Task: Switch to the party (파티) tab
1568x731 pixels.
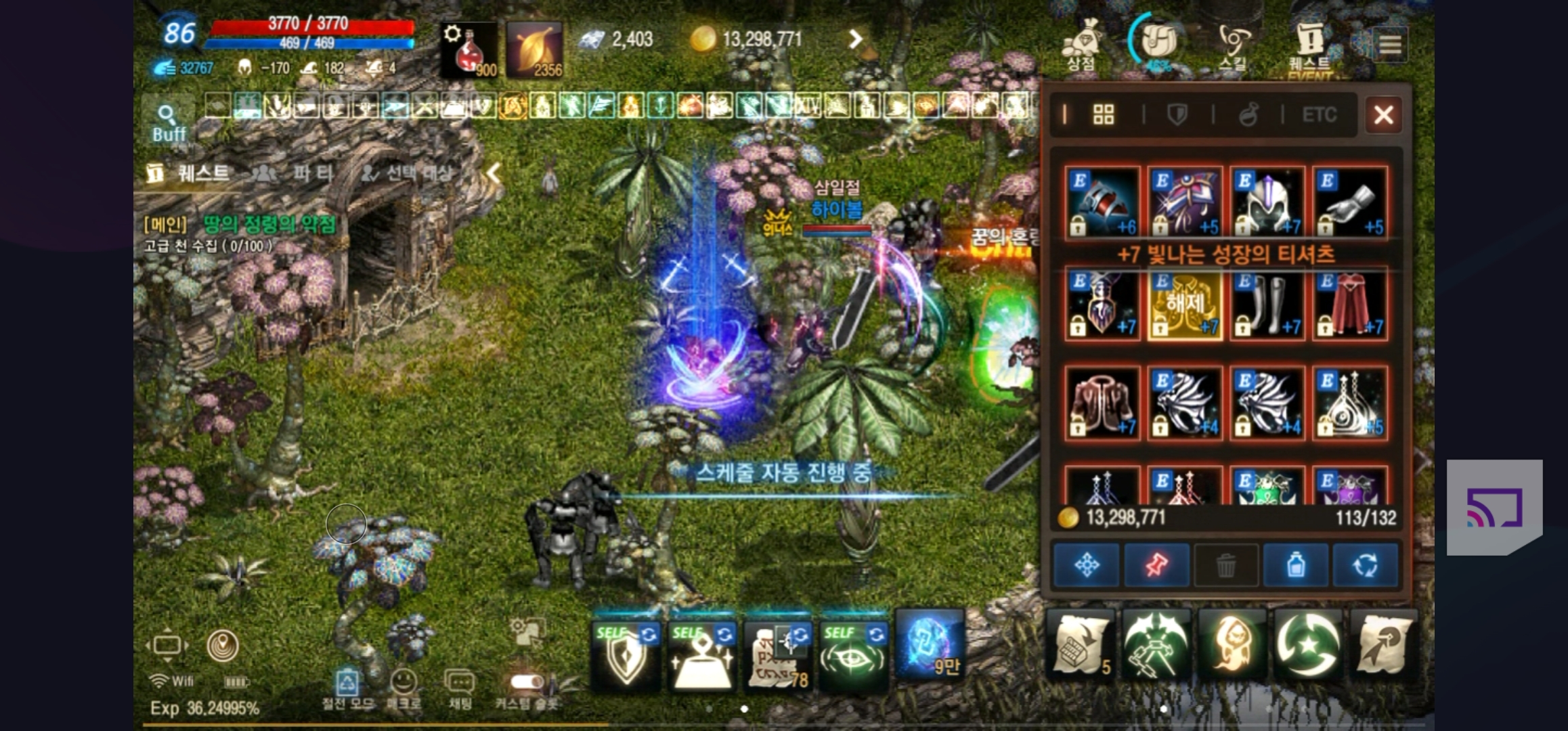Action: (x=295, y=173)
